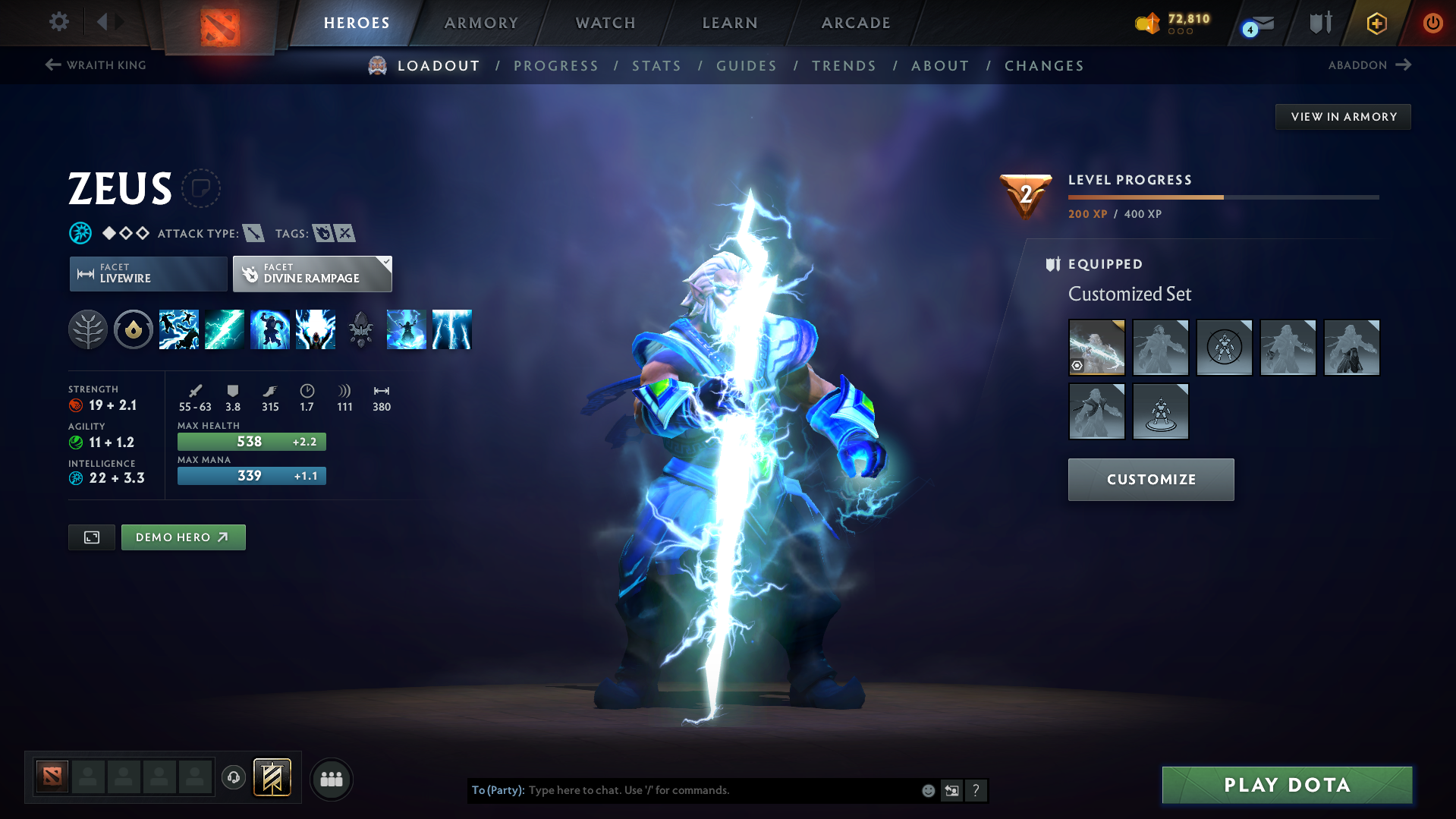Open View in Armory
The width and height of the screenshot is (1456, 819).
[x=1343, y=116]
